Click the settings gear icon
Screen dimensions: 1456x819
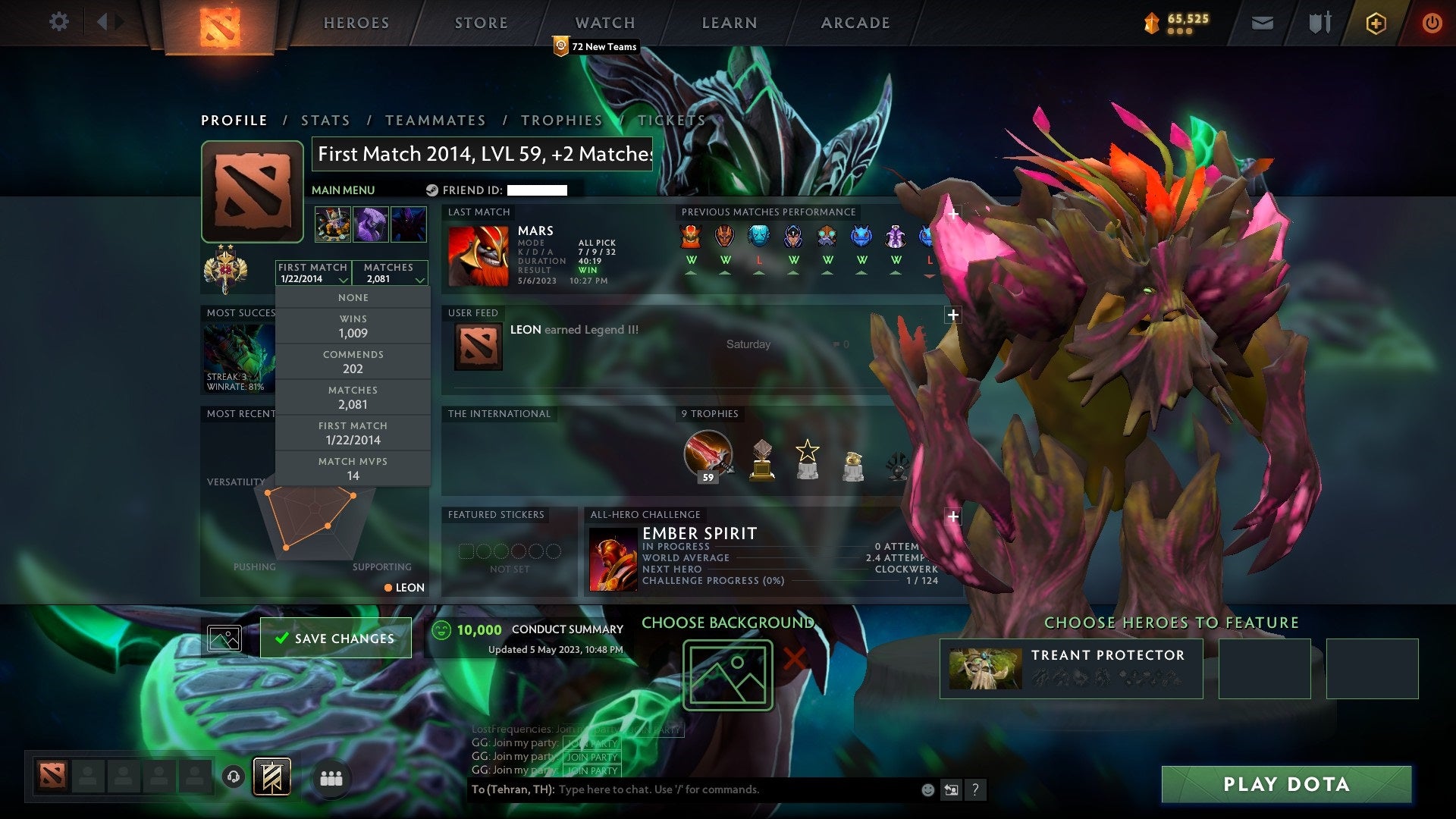pyautogui.click(x=58, y=22)
